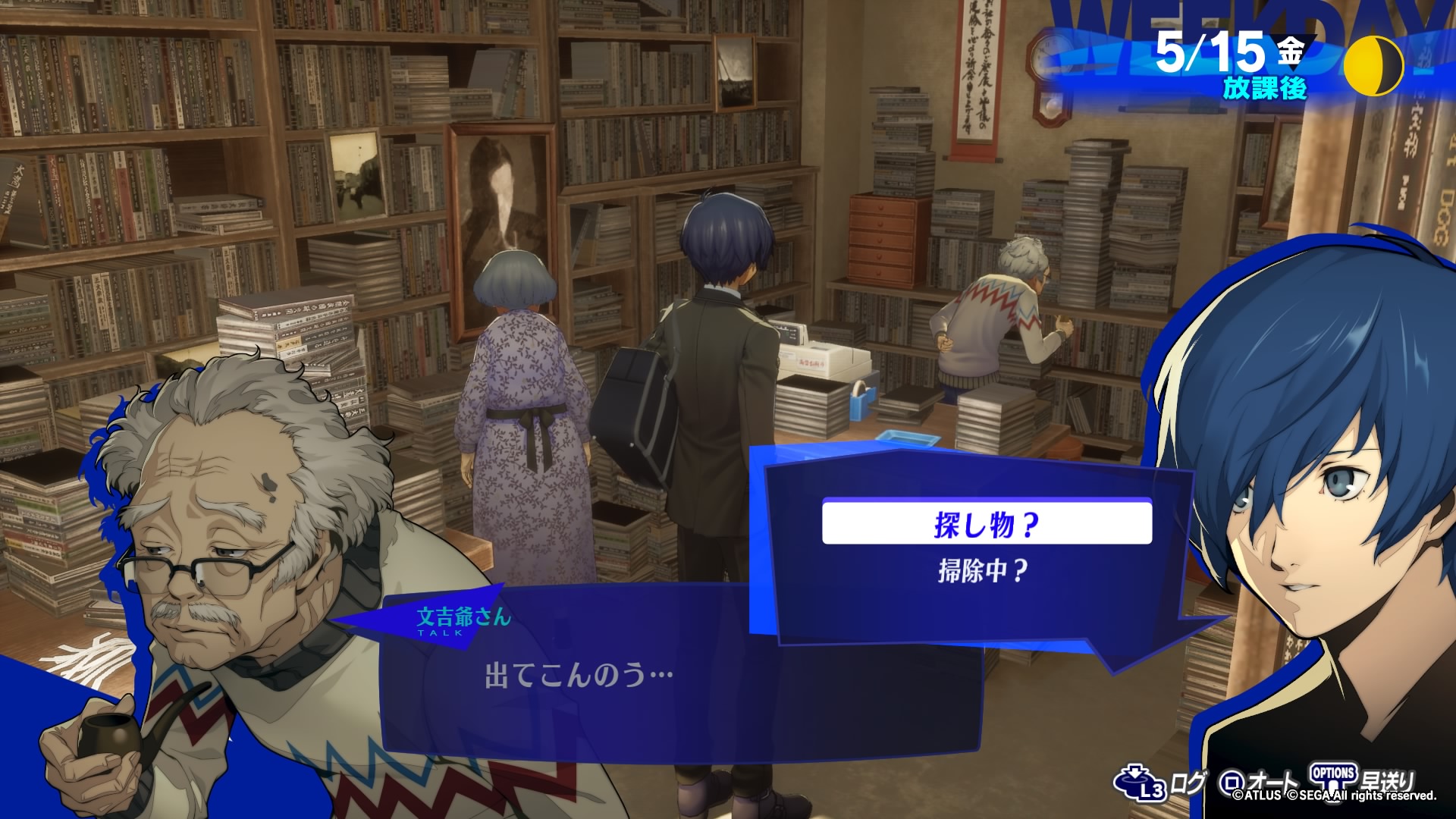1456x819 pixels.
Task: Choose the reply 探し物？
Action: 986,522
